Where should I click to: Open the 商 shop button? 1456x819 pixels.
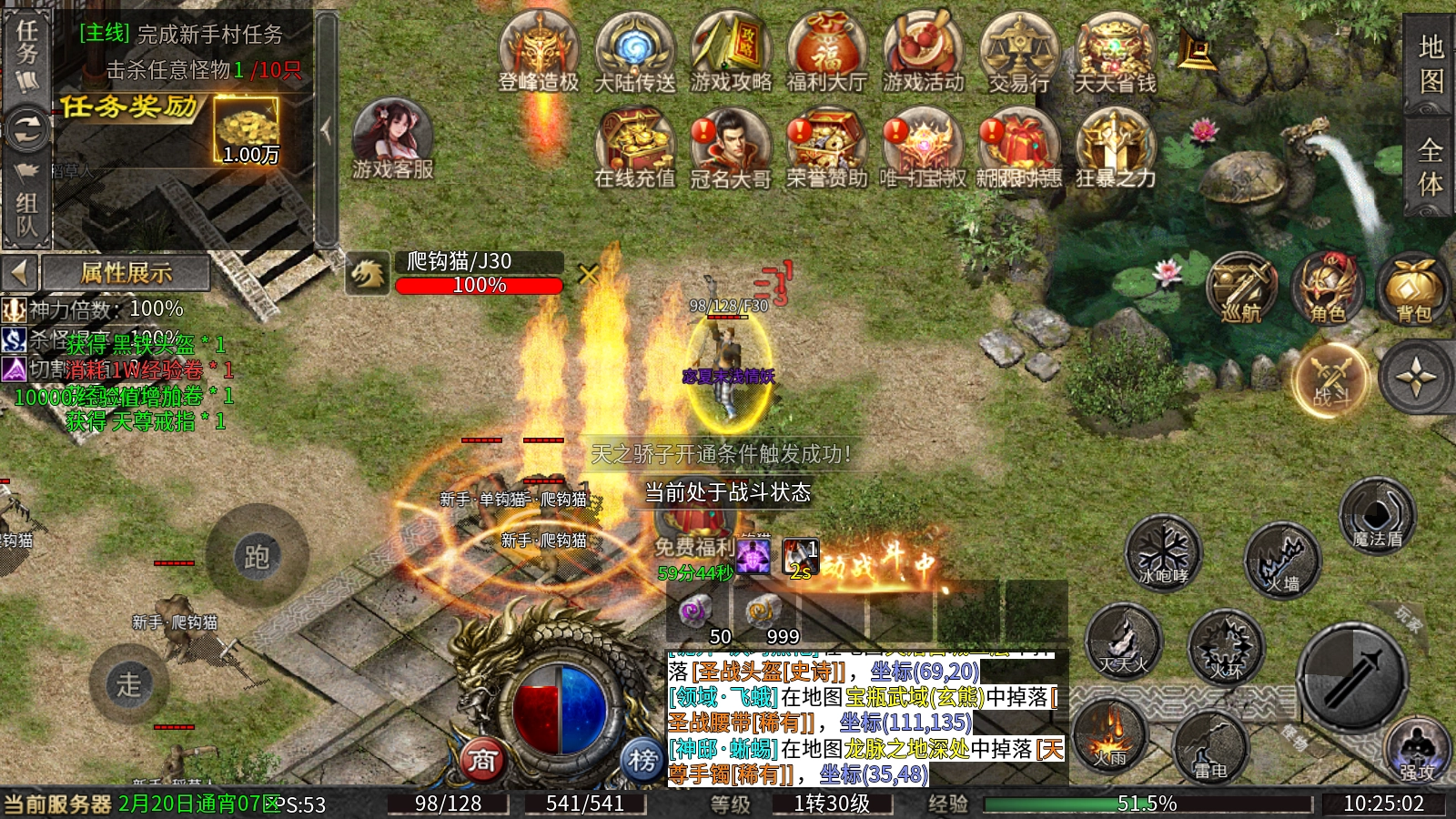pos(482,760)
